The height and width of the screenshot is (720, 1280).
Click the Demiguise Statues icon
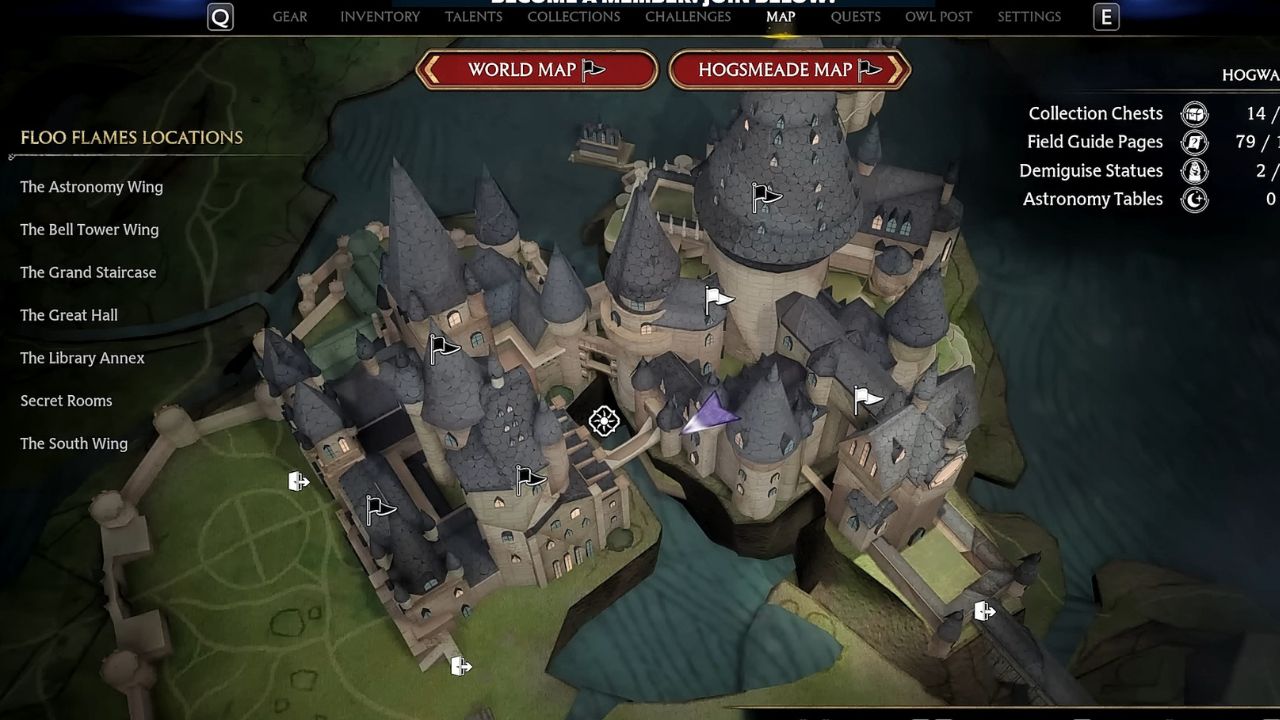coord(1194,170)
